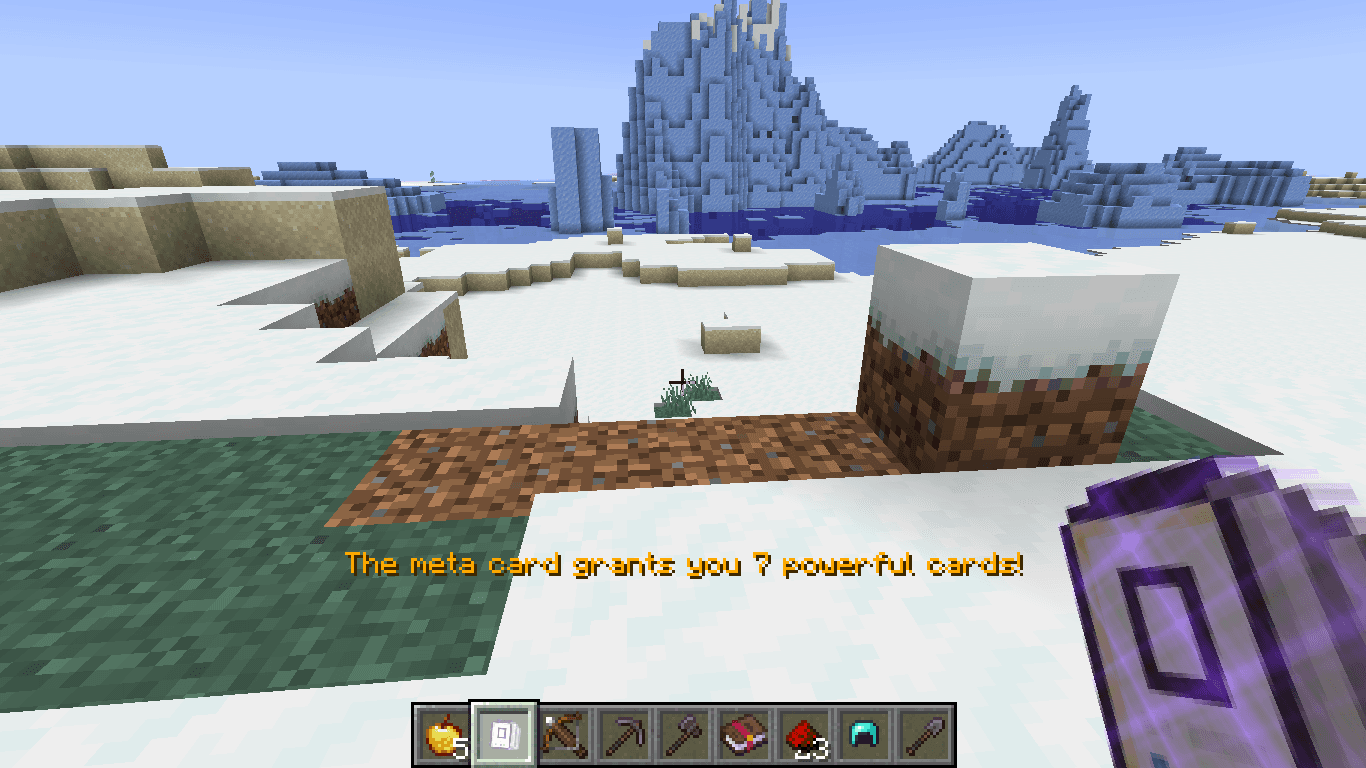Select the diamond helmet slot

pos(864,737)
